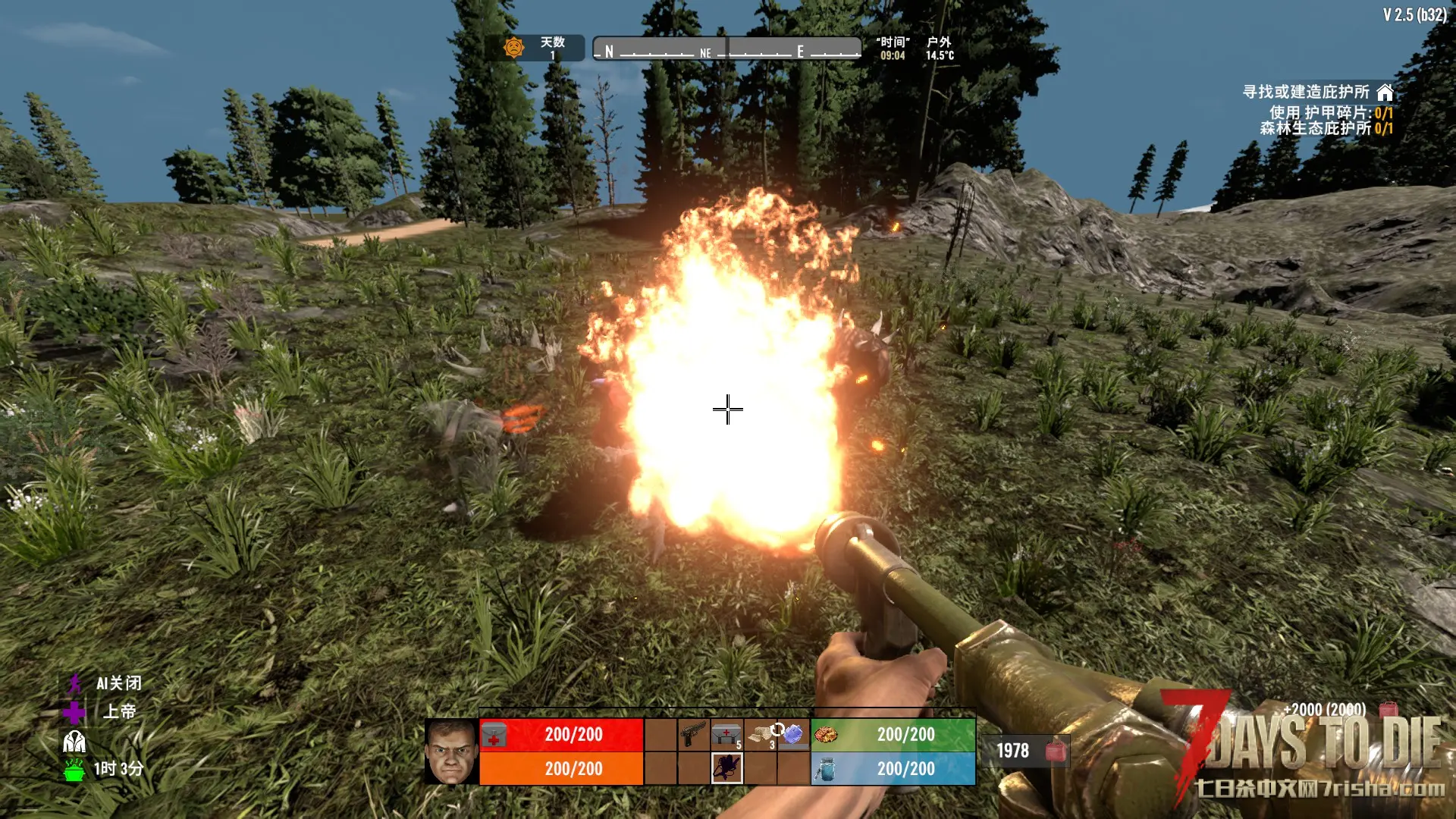Select the highlighted flamethrower hotbar slot
Screen dimensions: 1456x819
726,768
